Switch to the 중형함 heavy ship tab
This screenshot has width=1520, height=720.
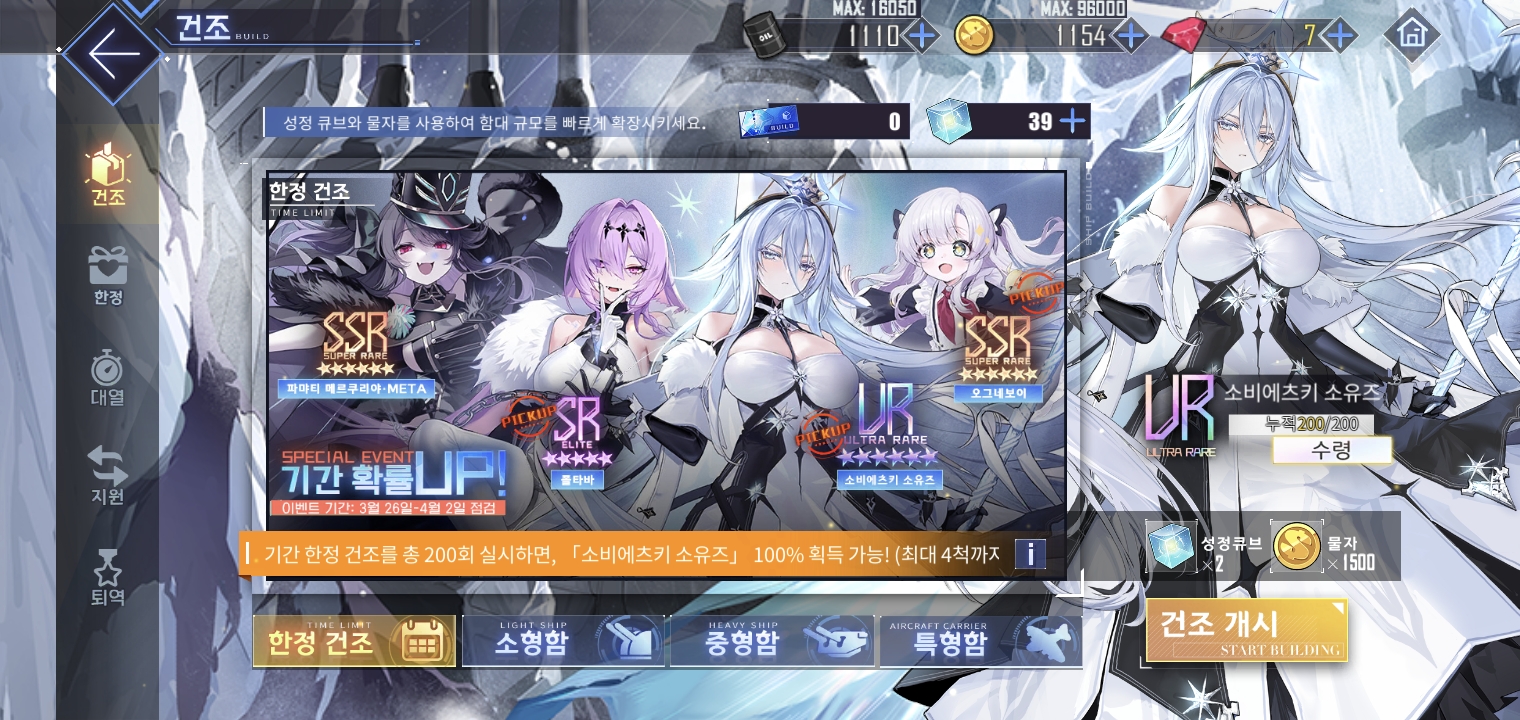772,641
